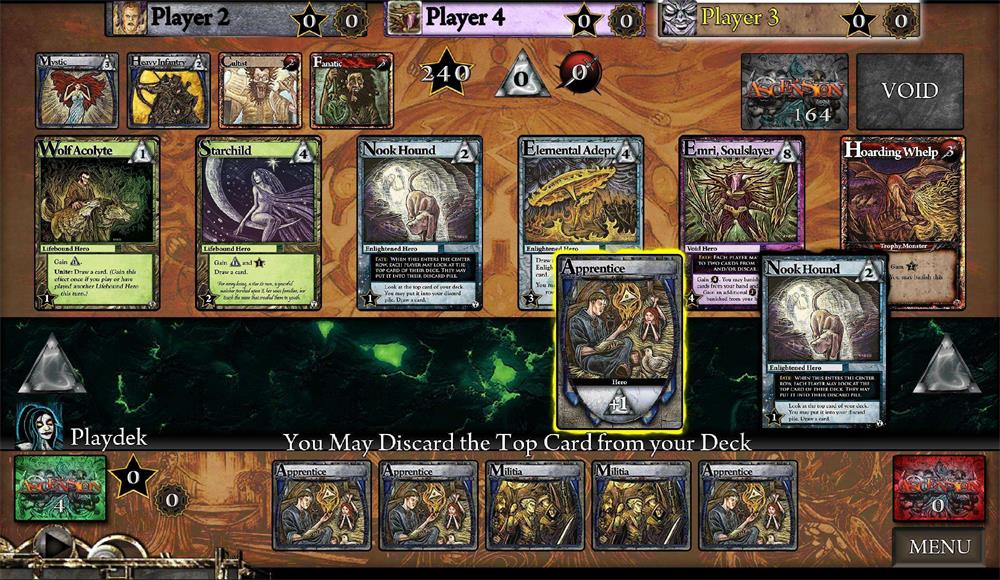Select the Fanatic card
This screenshot has width=1000, height=580.
(351, 91)
